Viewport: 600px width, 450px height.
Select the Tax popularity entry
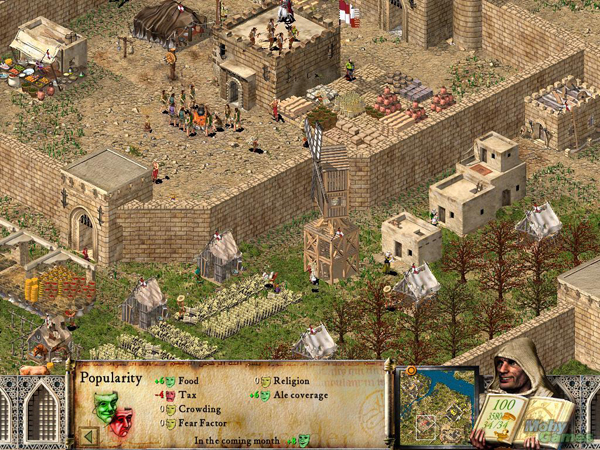182,395
